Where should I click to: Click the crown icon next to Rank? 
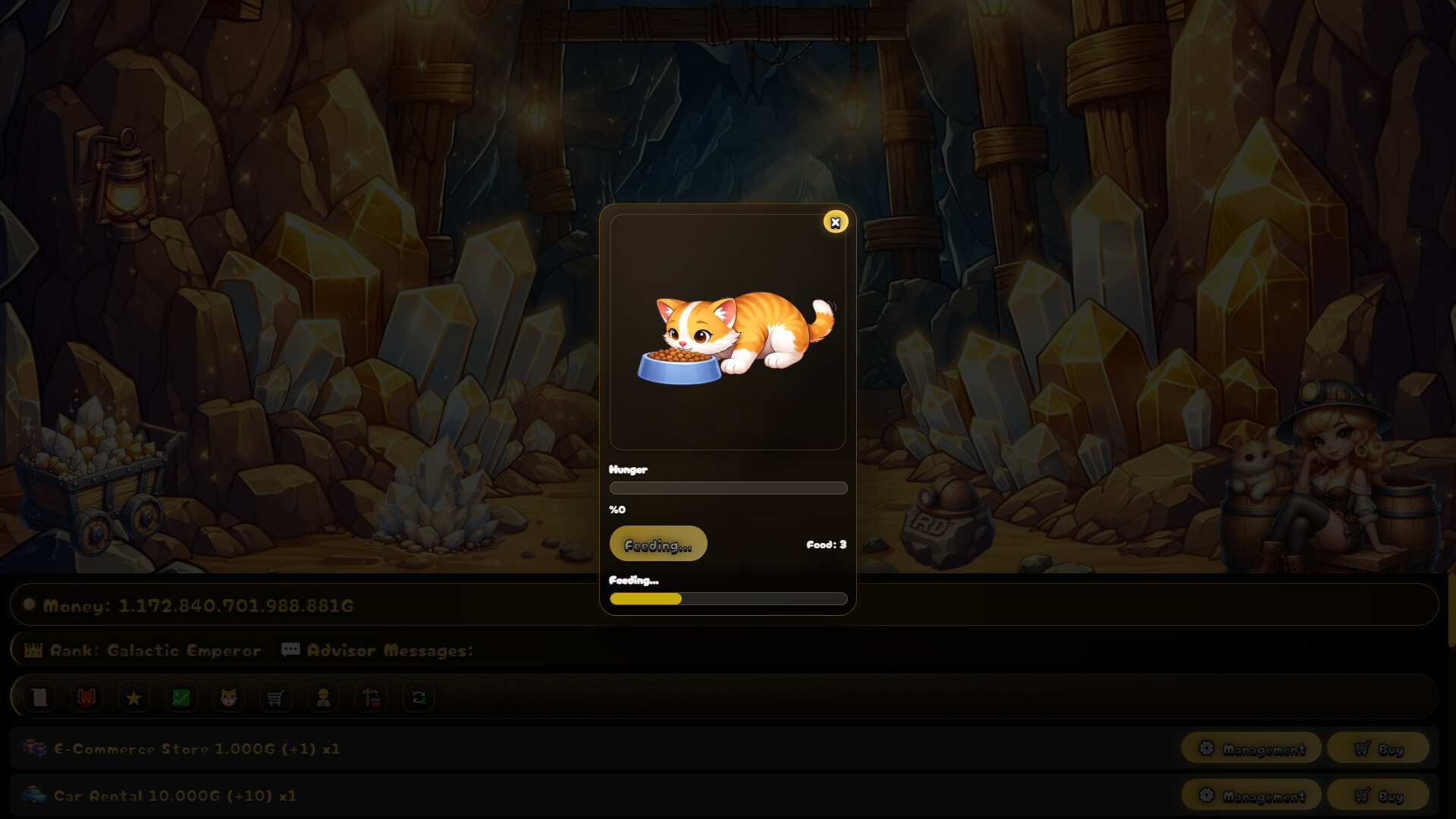tap(32, 650)
